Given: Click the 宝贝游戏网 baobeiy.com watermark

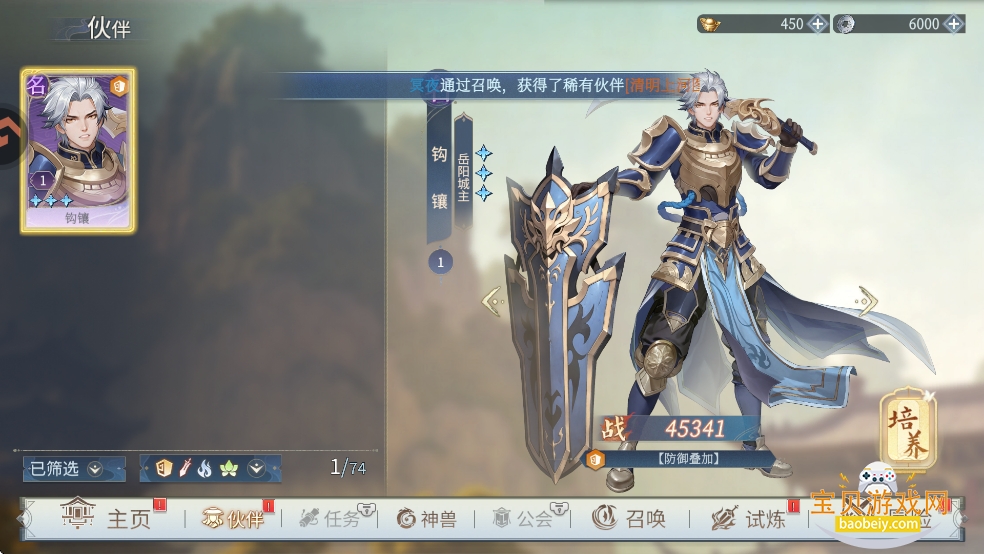Looking at the screenshot, I should pyautogui.click(x=878, y=508).
